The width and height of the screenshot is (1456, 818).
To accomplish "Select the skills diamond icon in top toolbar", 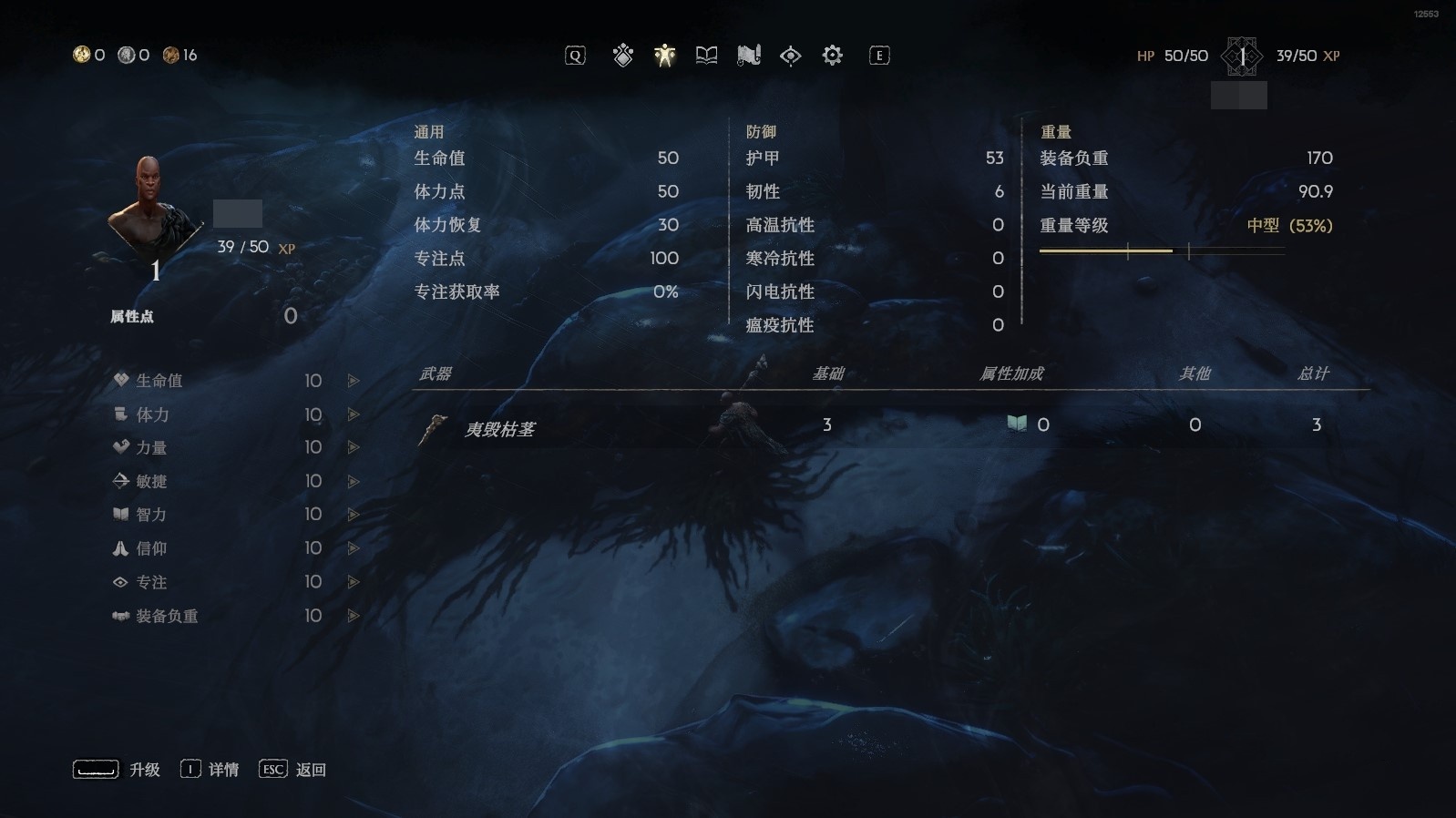I will (x=622, y=56).
